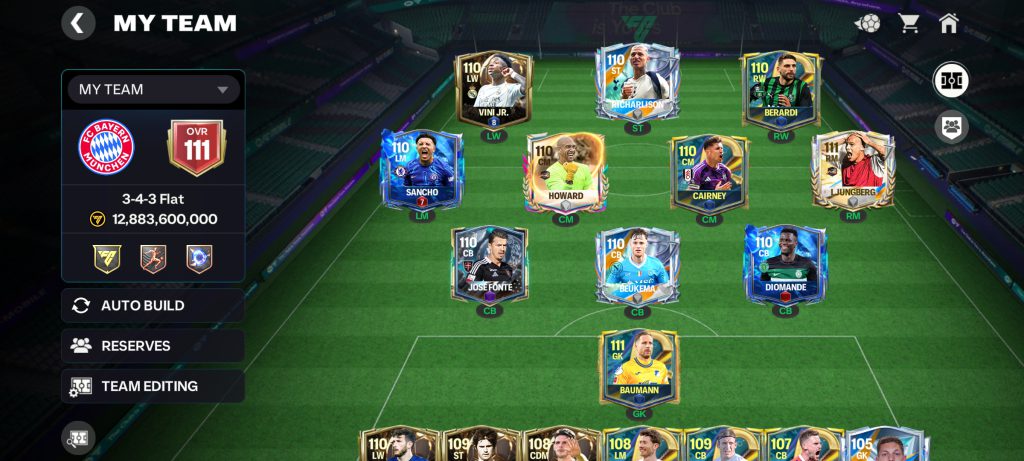Return to the home screen
The height and width of the screenshot is (461, 1024).
(949, 23)
